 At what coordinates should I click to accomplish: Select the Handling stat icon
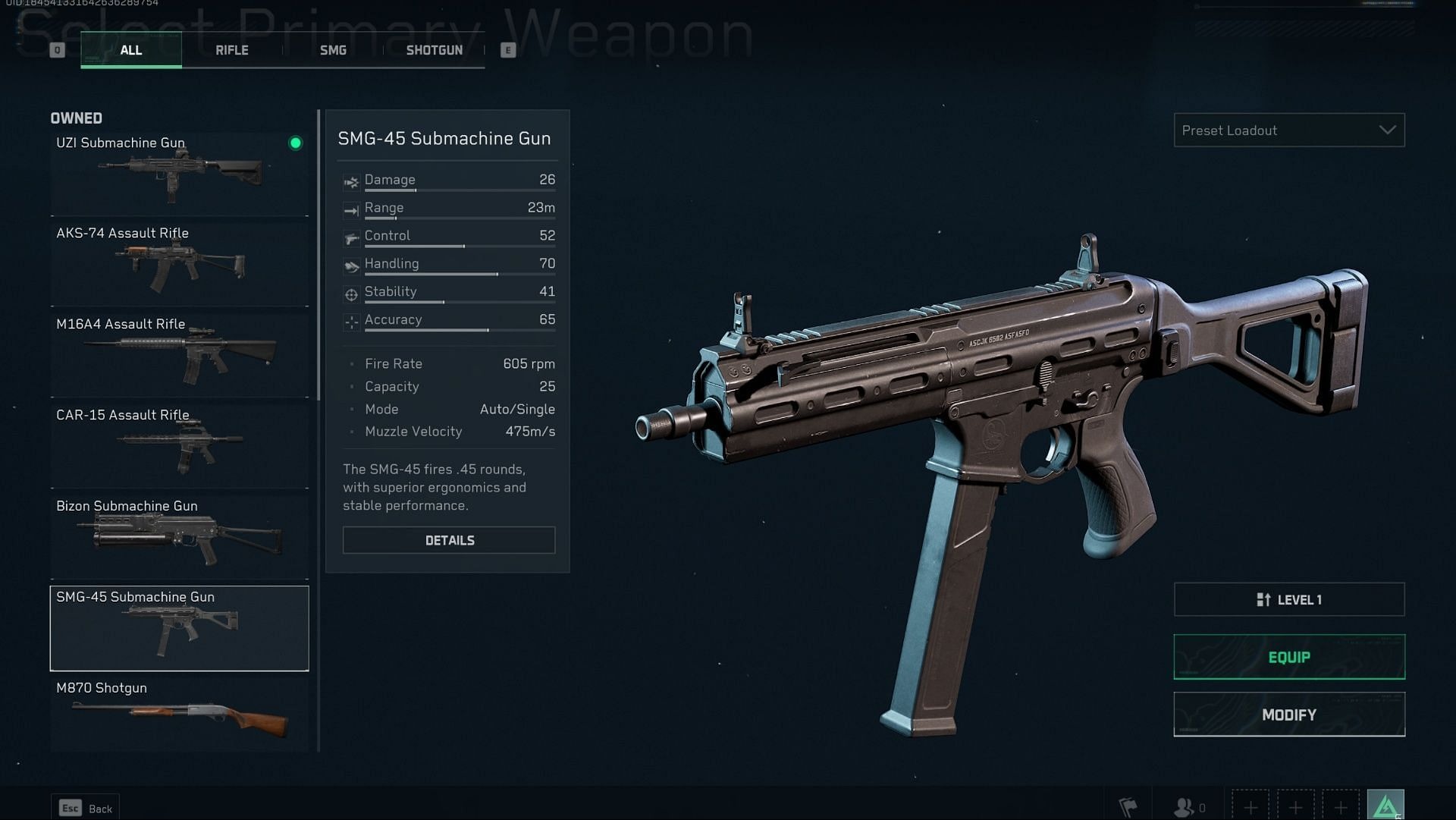[350, 266]
